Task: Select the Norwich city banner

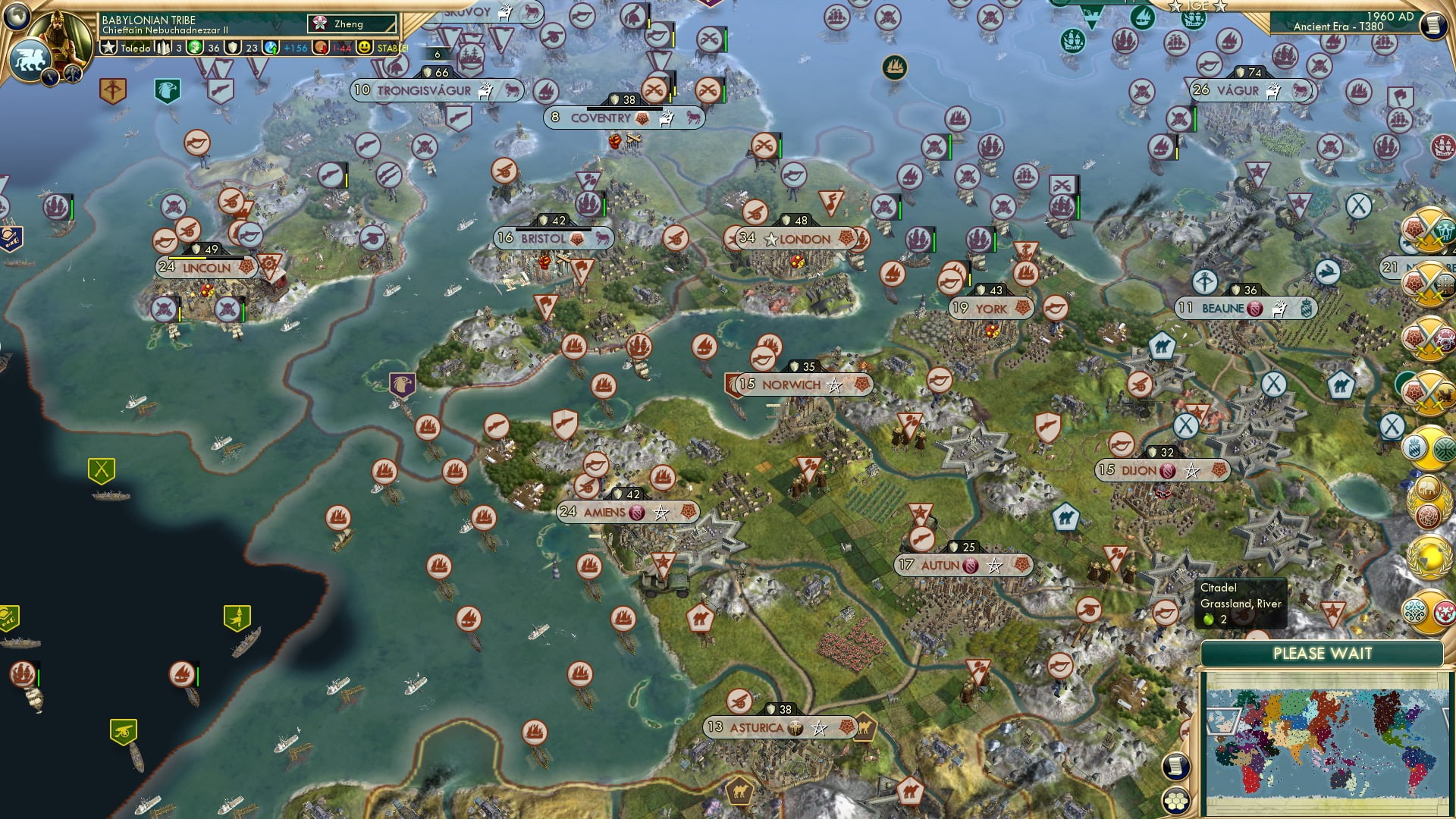Action: point(795,384)
